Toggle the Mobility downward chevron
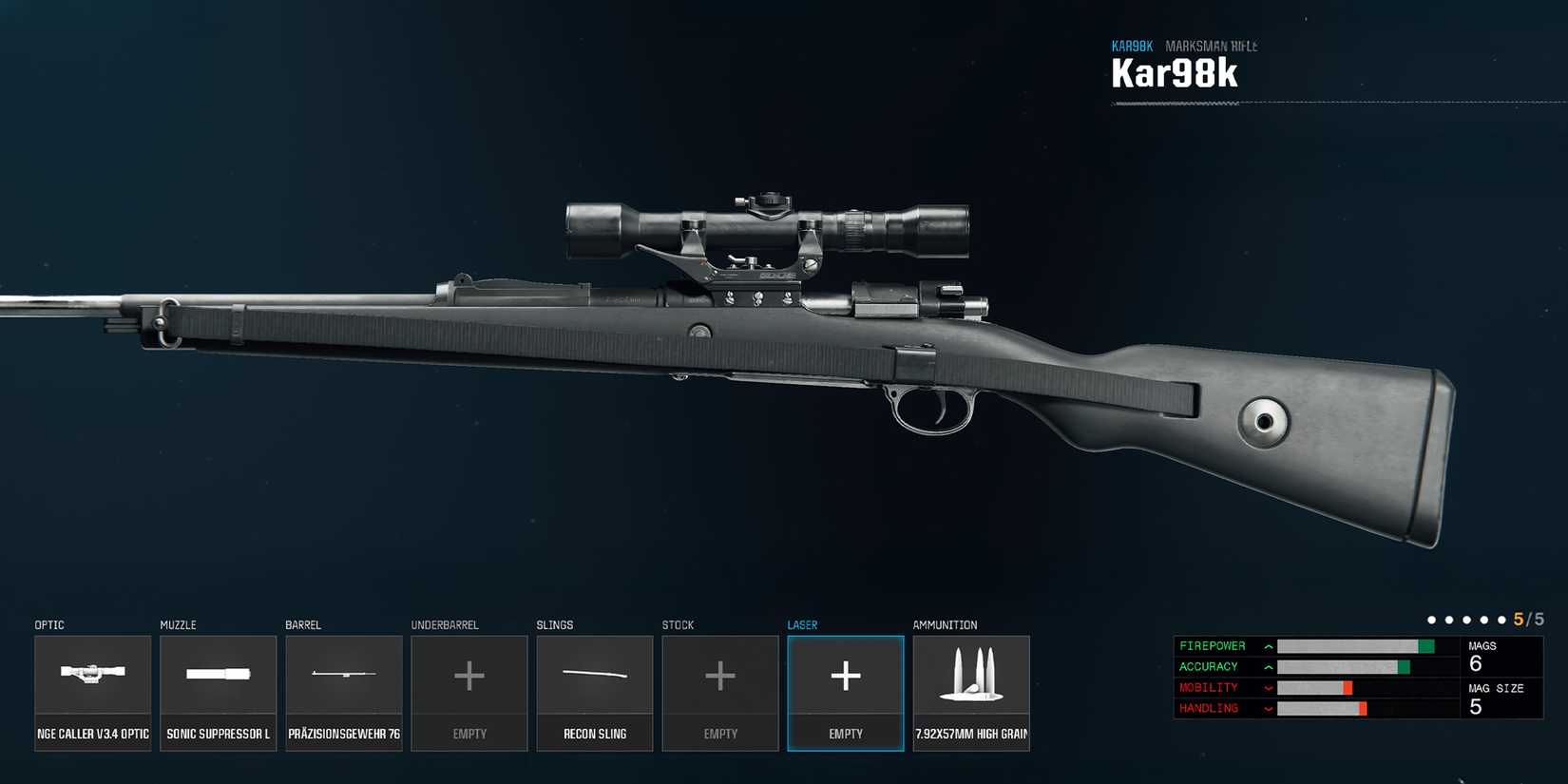Viewport: 1568px width, 784px height. click(x=1267, y=687)
